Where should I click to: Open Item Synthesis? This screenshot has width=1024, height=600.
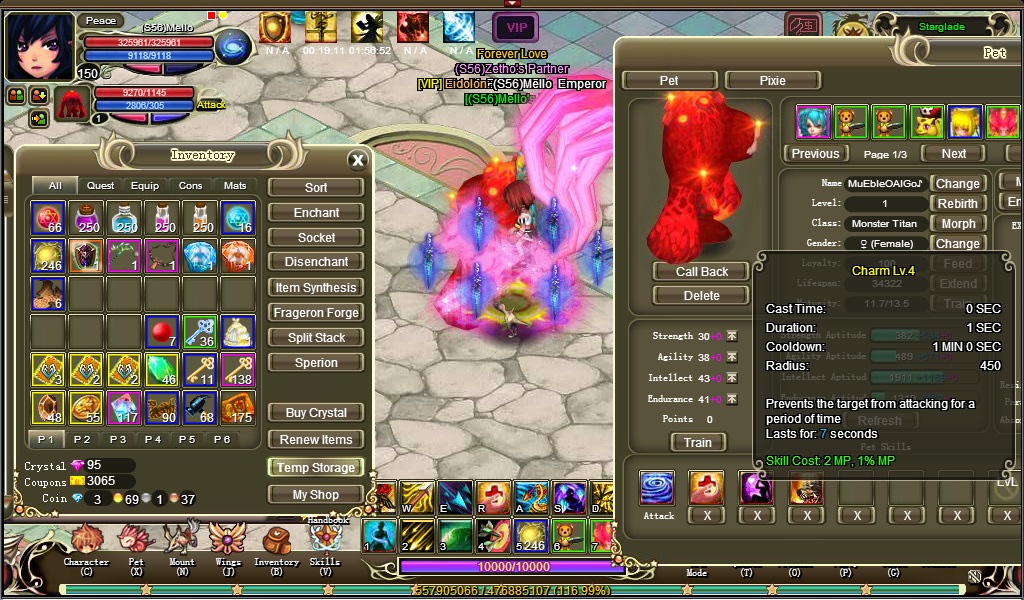316,288
